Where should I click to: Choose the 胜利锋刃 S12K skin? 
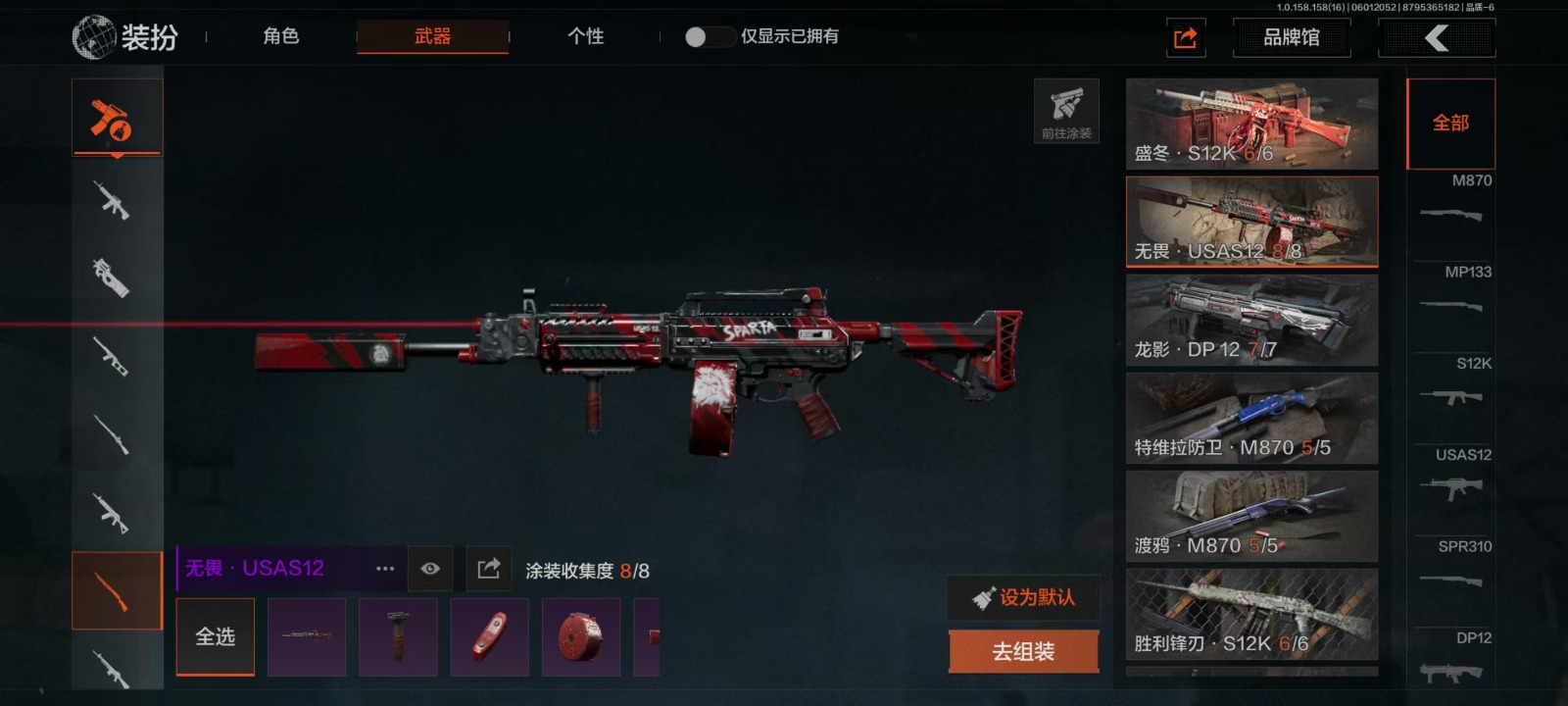(1251, 614)
